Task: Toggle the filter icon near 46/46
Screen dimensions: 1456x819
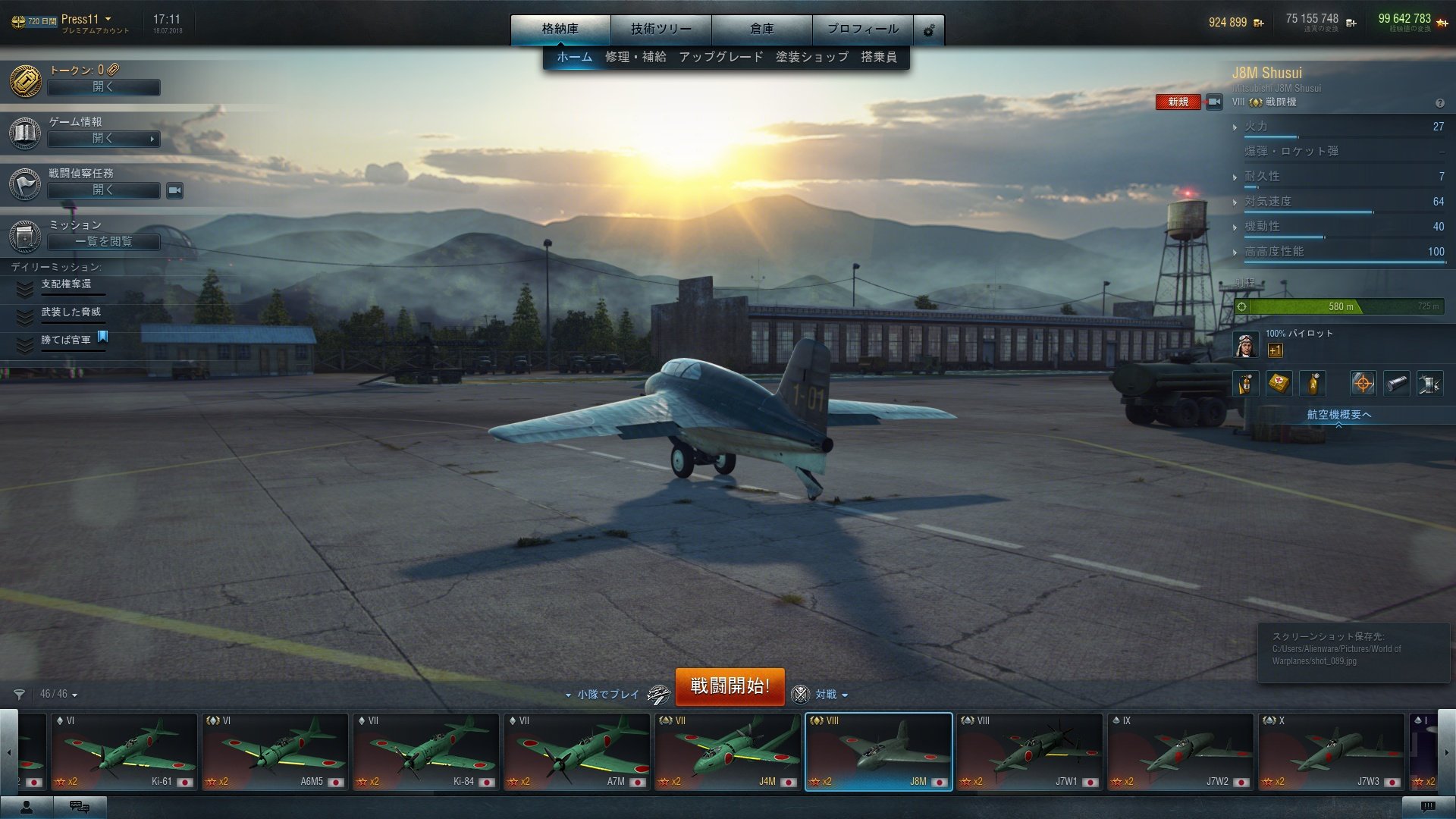Action: (20, 693)
